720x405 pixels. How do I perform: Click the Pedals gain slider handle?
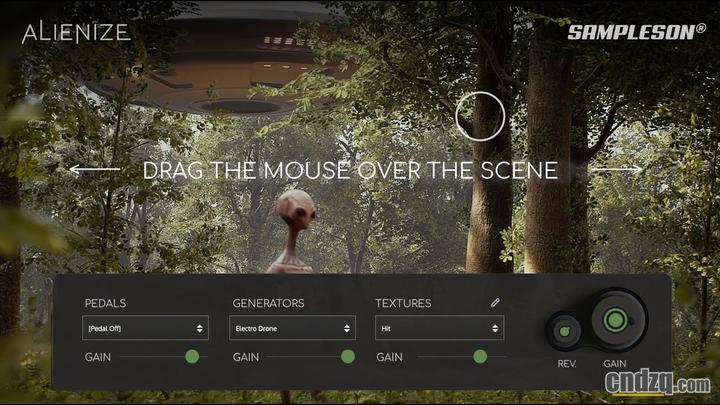192,357
